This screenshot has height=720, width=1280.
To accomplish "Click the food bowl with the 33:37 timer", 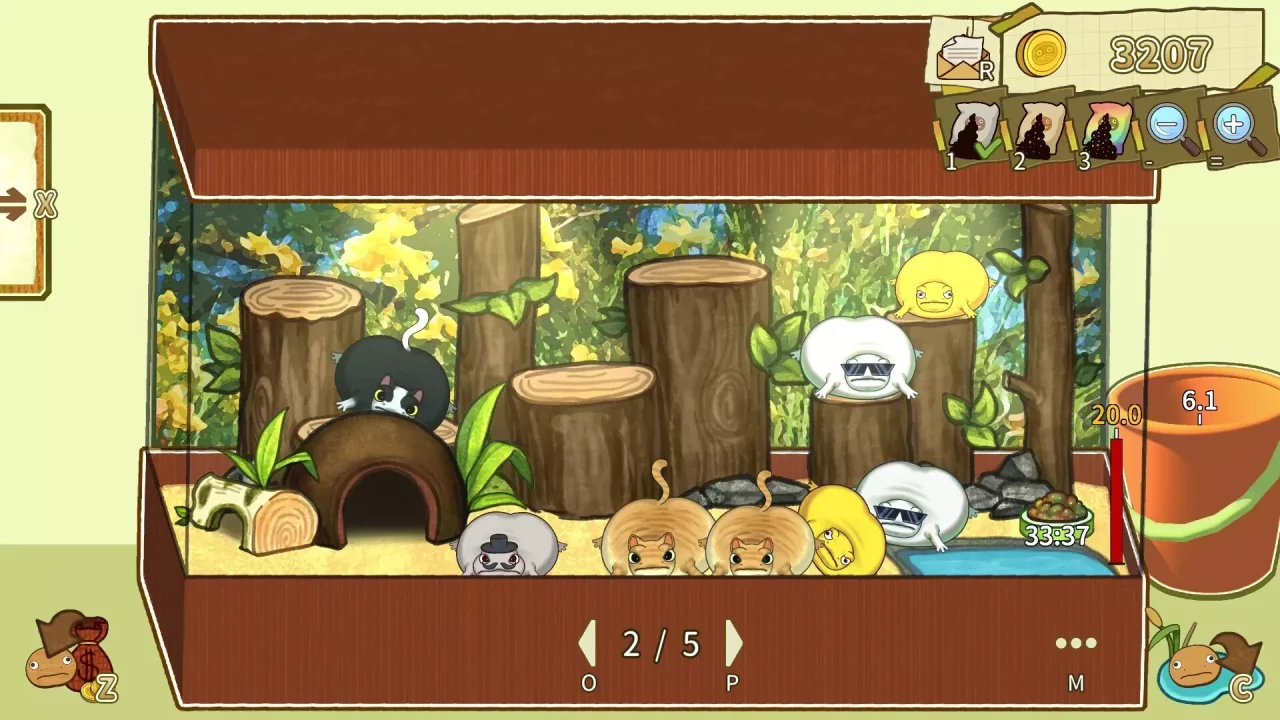I will [1055, 510].
